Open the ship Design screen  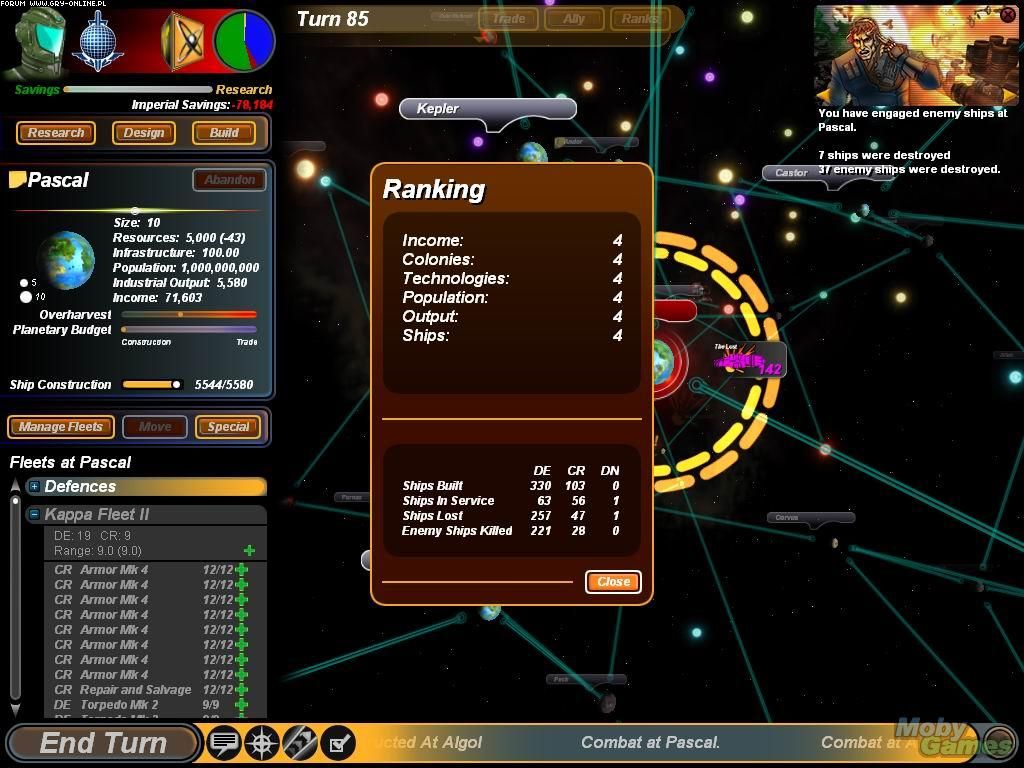(144, 133)
